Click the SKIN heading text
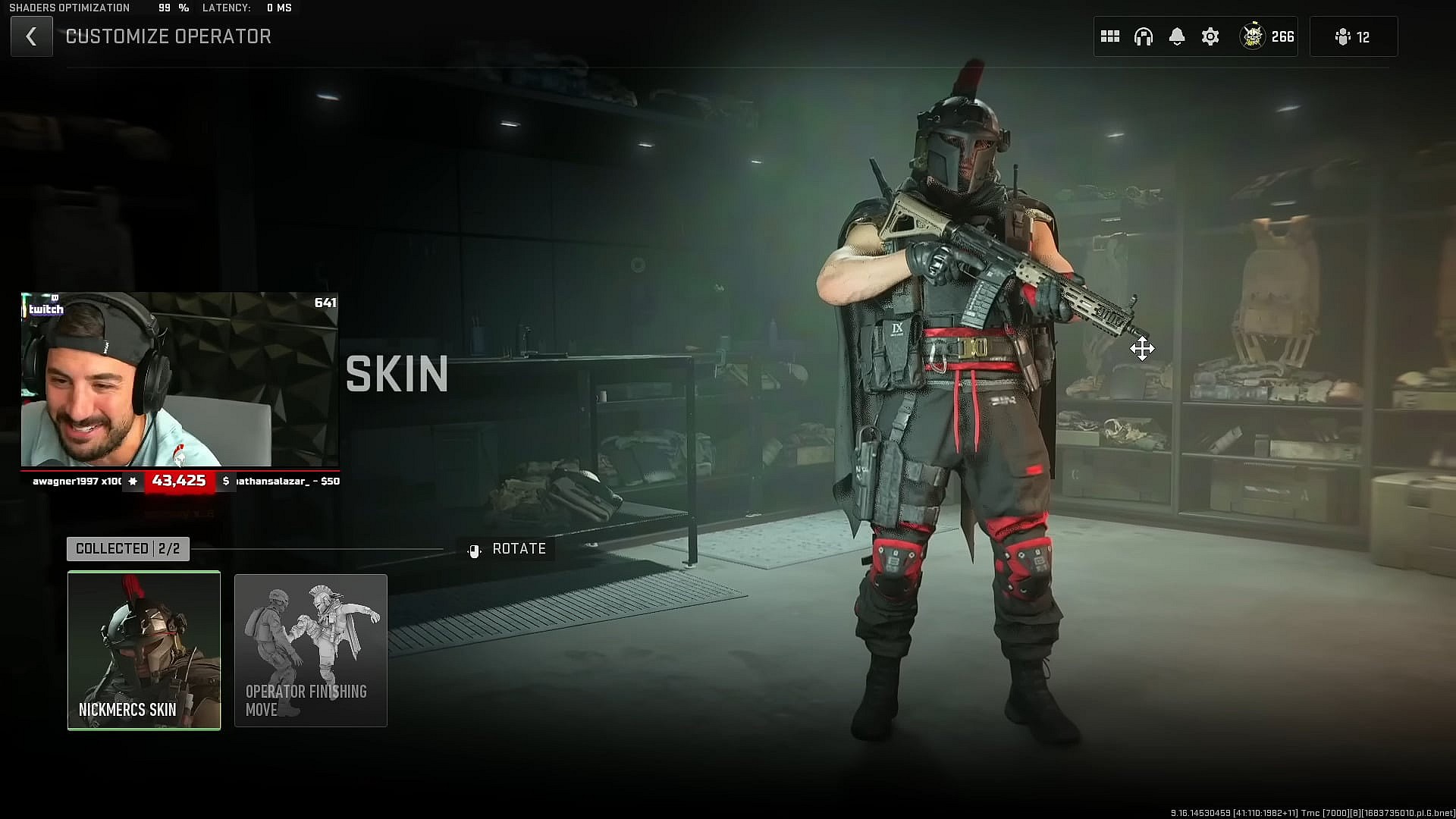This screenshot has height=819, width=1456. pos(397,373)
